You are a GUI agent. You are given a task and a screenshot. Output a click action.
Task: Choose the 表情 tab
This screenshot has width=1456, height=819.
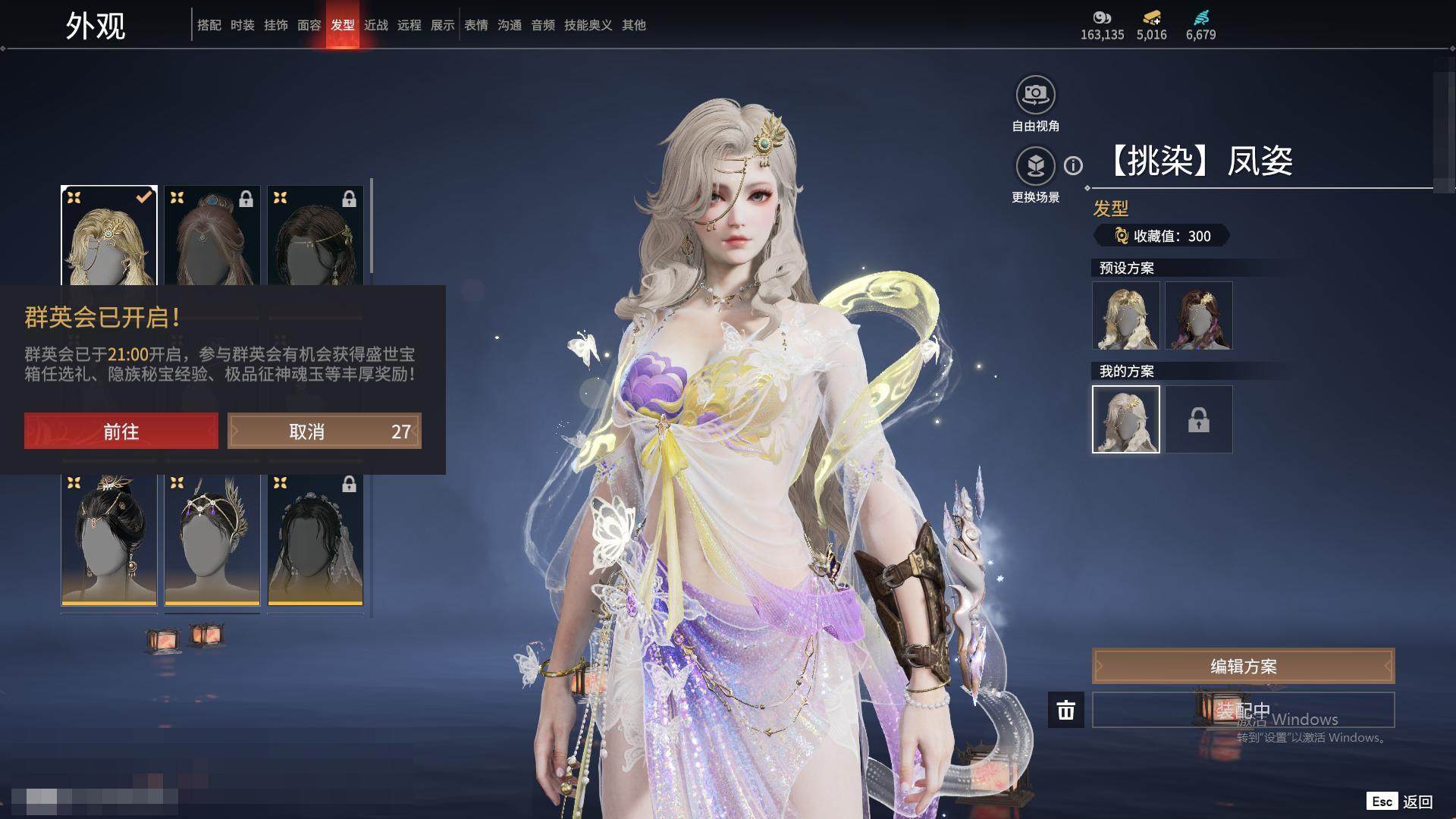tap(476, 25)
